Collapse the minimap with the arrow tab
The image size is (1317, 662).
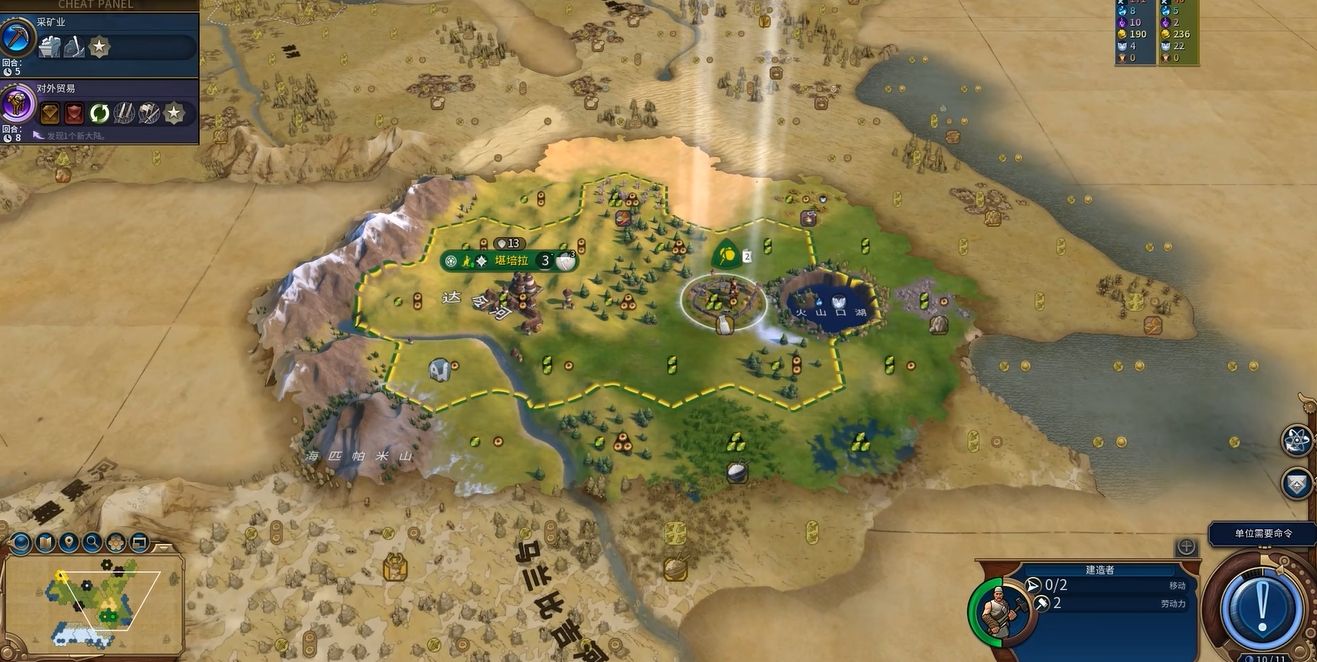coord(164,549)
